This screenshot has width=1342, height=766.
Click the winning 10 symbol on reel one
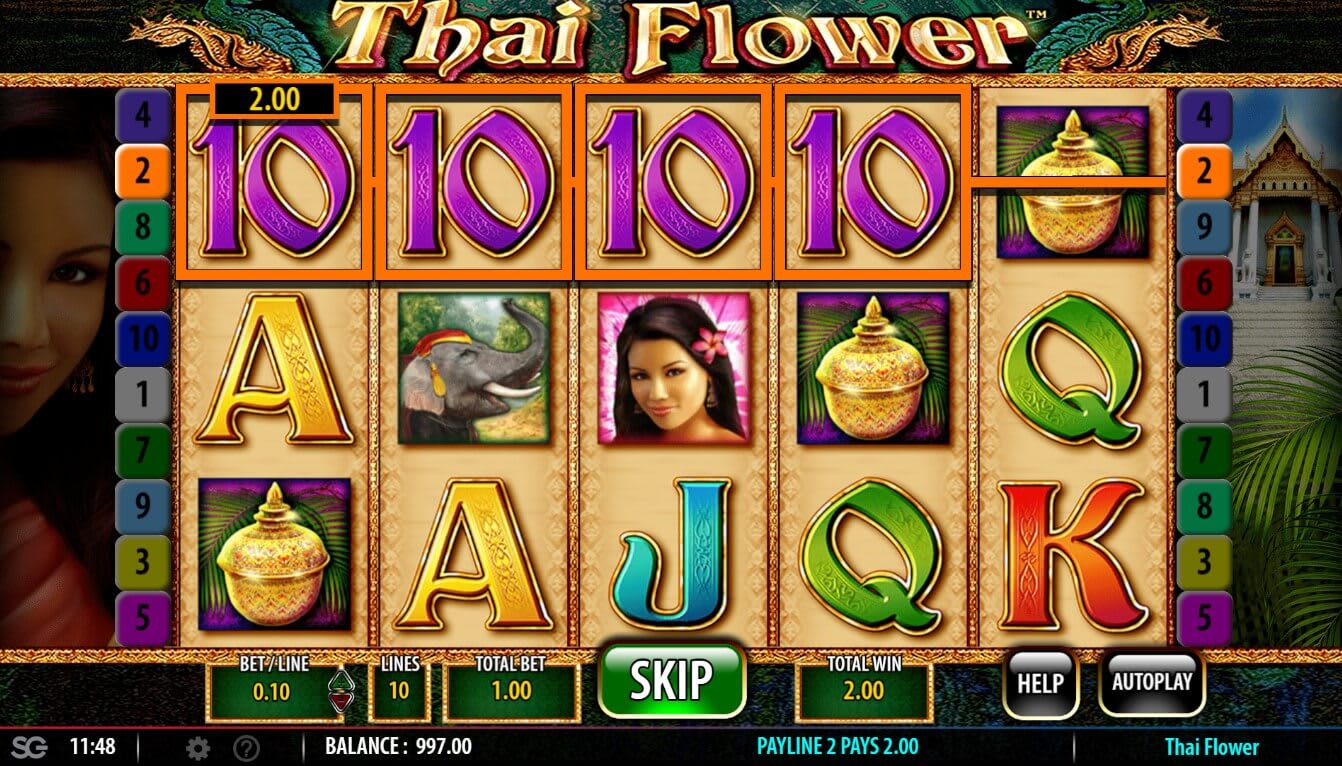coord(271,190)
